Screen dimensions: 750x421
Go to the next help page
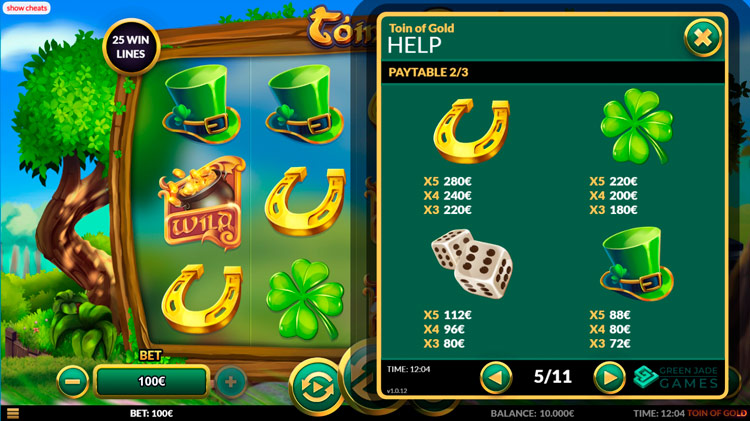click(609, 377)
